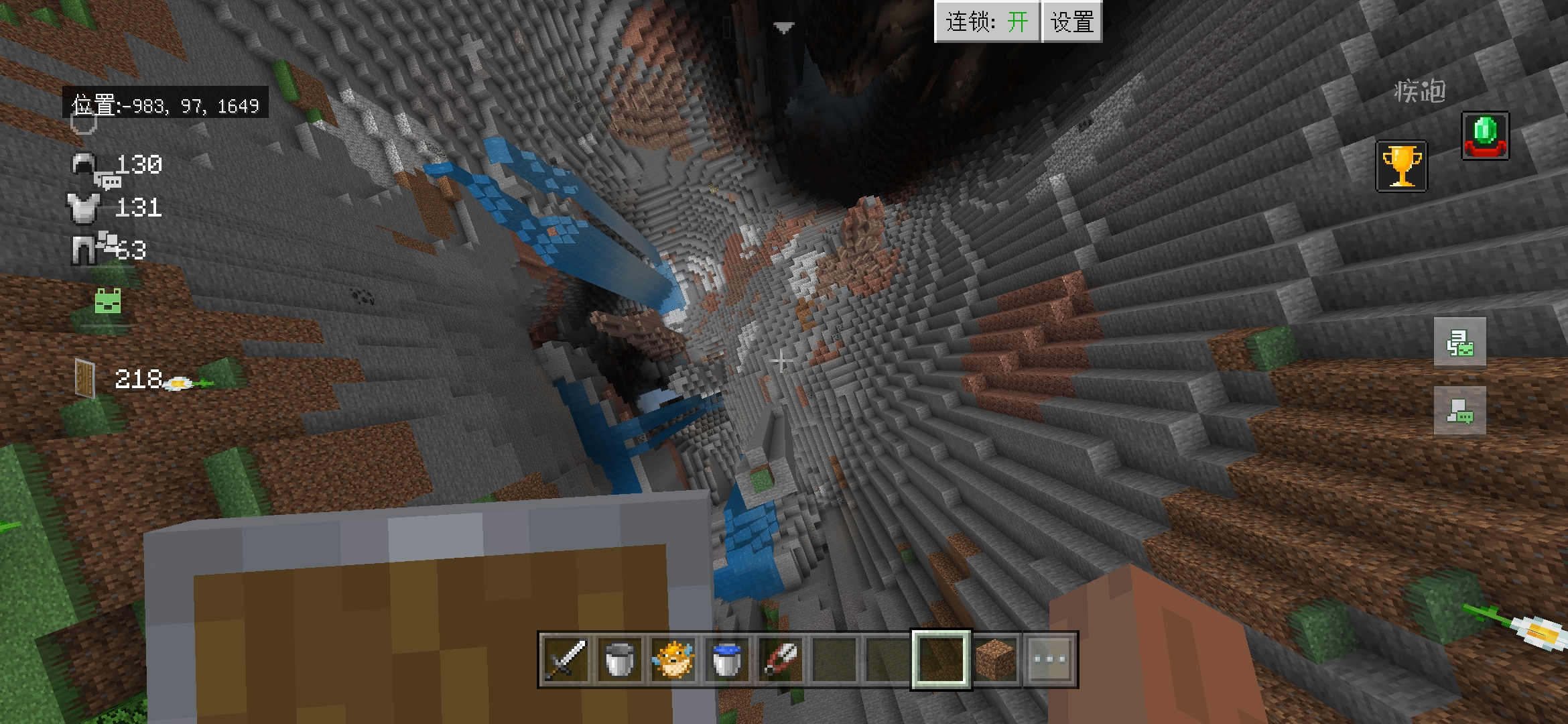Tap the upper villager chat toggle button
Viewport: 1568px width, 724px height.
1459,343
